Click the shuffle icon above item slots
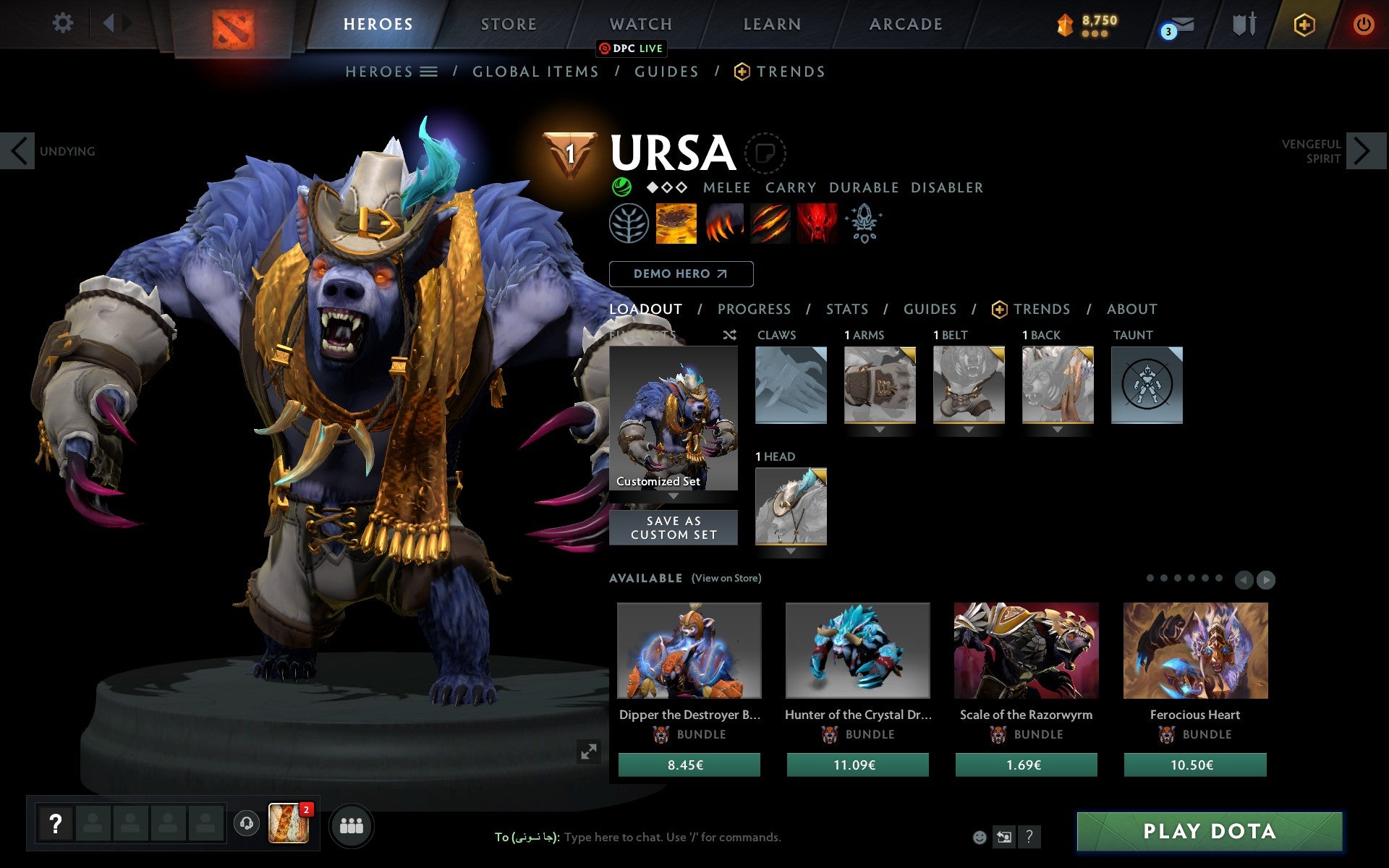 tap(729, 335)
